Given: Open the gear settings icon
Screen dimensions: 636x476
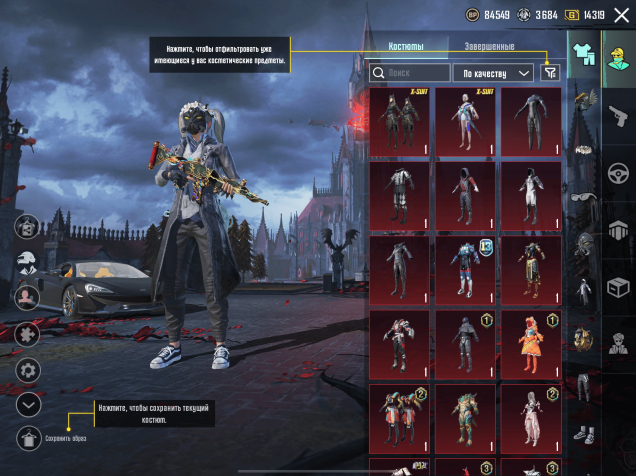Looking at the screenshot, I should (28, 370).
